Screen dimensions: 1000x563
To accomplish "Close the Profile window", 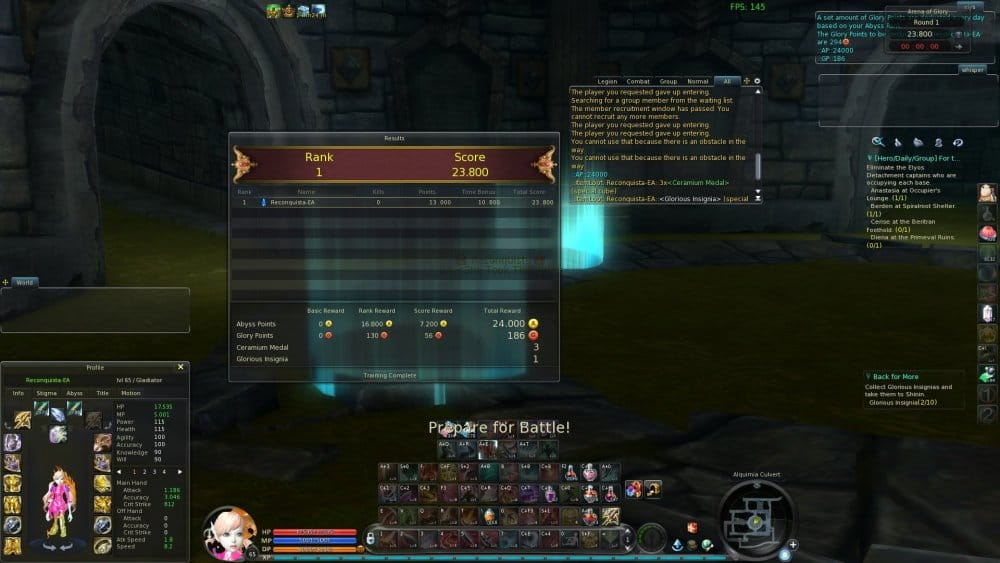I will (x=180, y=367).
